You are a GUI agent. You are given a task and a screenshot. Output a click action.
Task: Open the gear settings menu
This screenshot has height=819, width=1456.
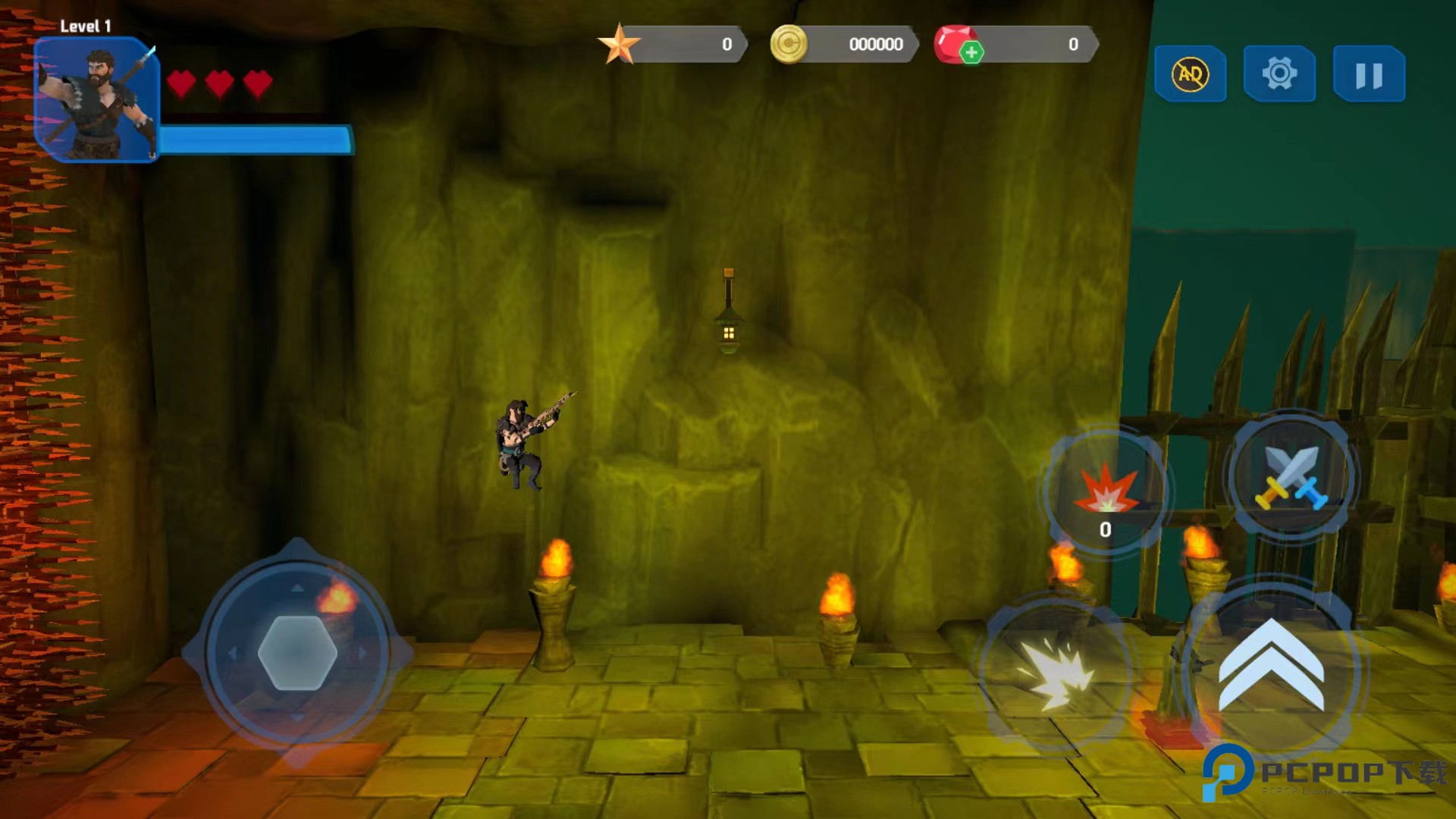point(1279,74)
